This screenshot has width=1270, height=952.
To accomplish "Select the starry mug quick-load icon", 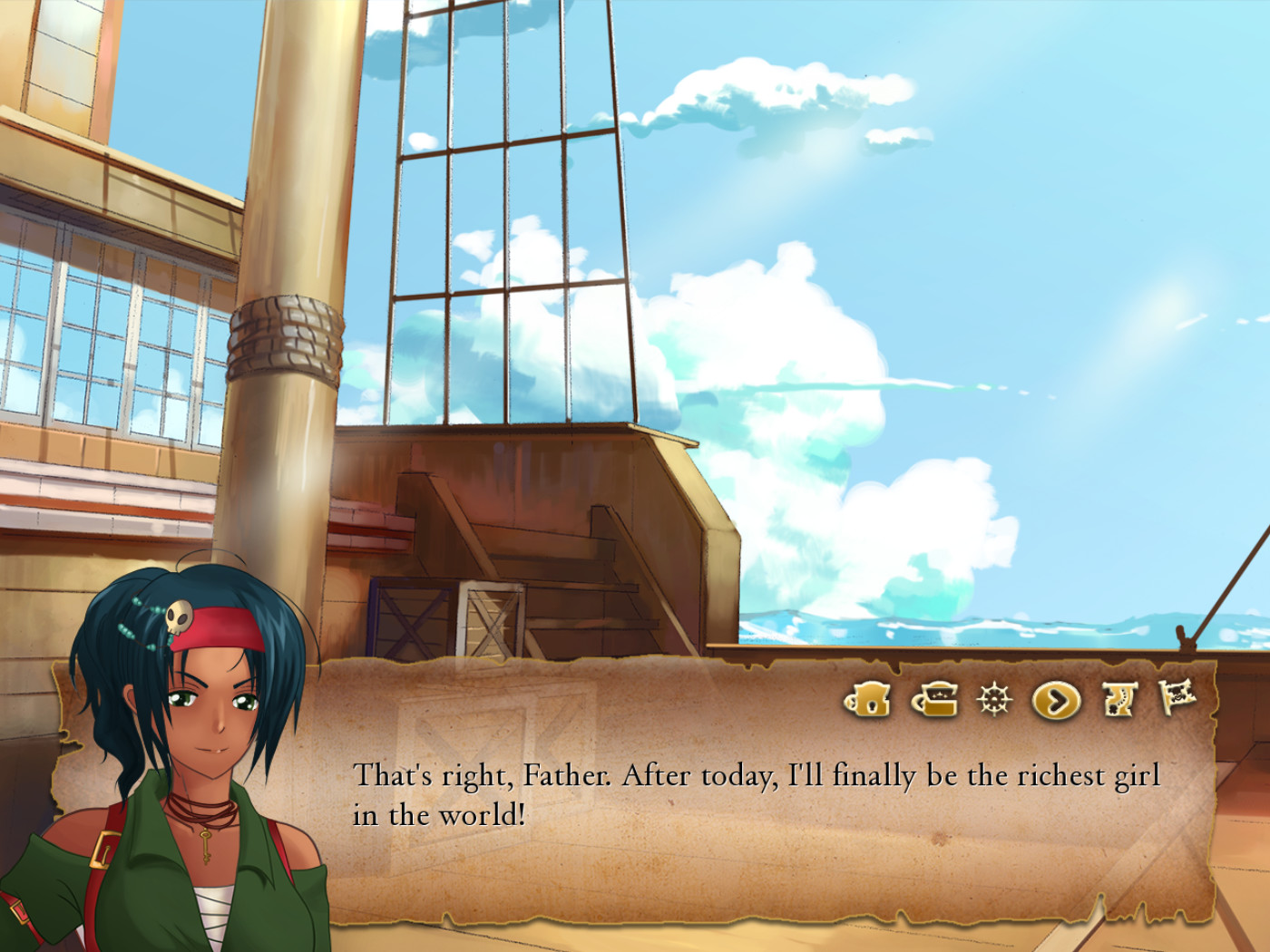I will tap(934, 698).
